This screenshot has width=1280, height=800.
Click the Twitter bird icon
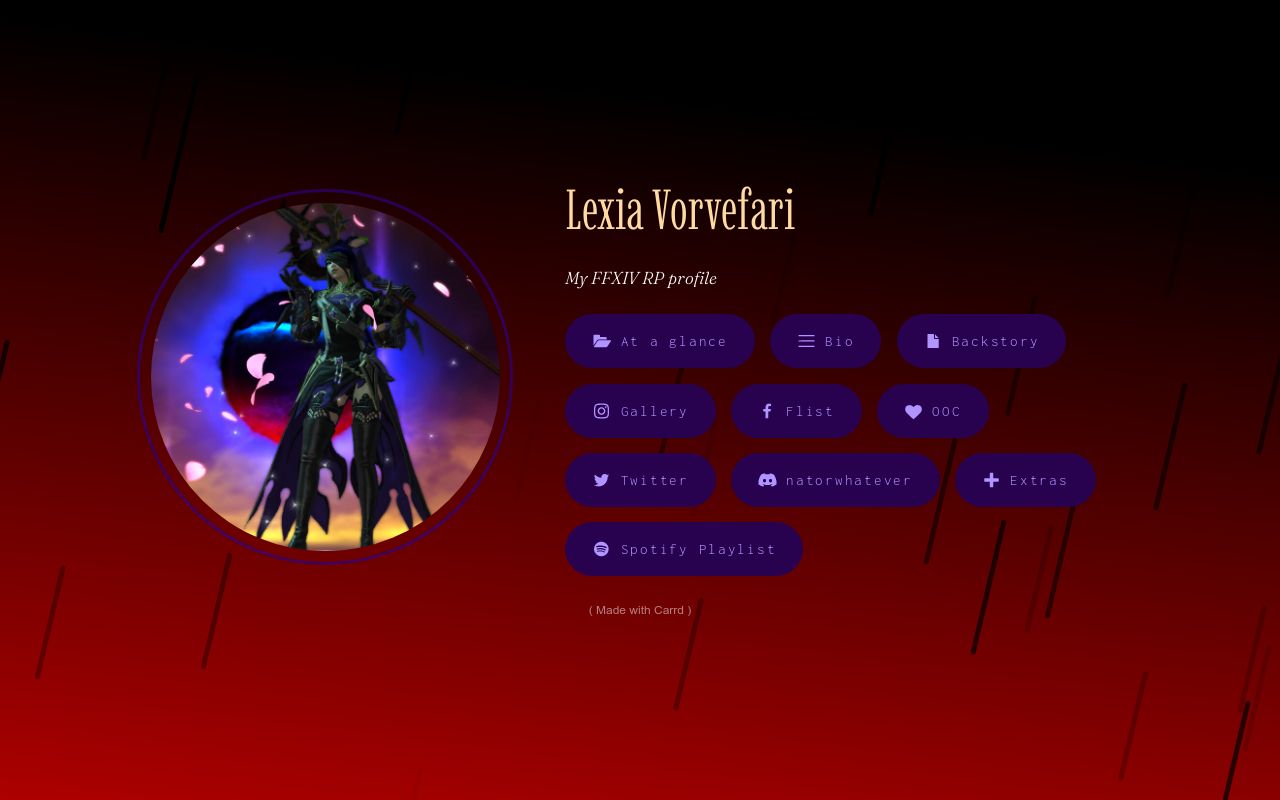601,480
